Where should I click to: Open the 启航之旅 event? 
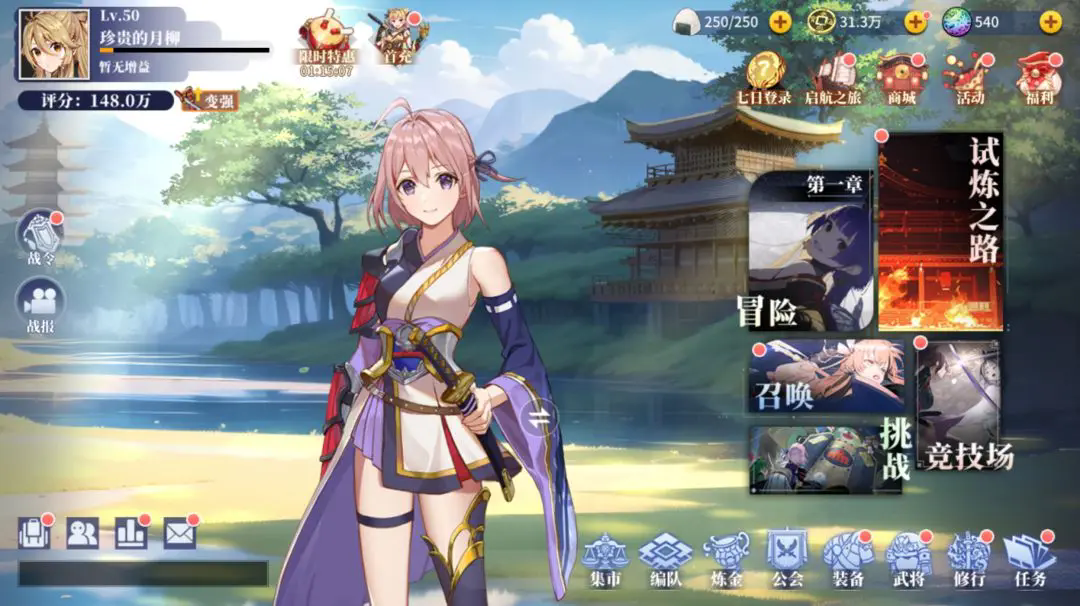click(833, 76)
